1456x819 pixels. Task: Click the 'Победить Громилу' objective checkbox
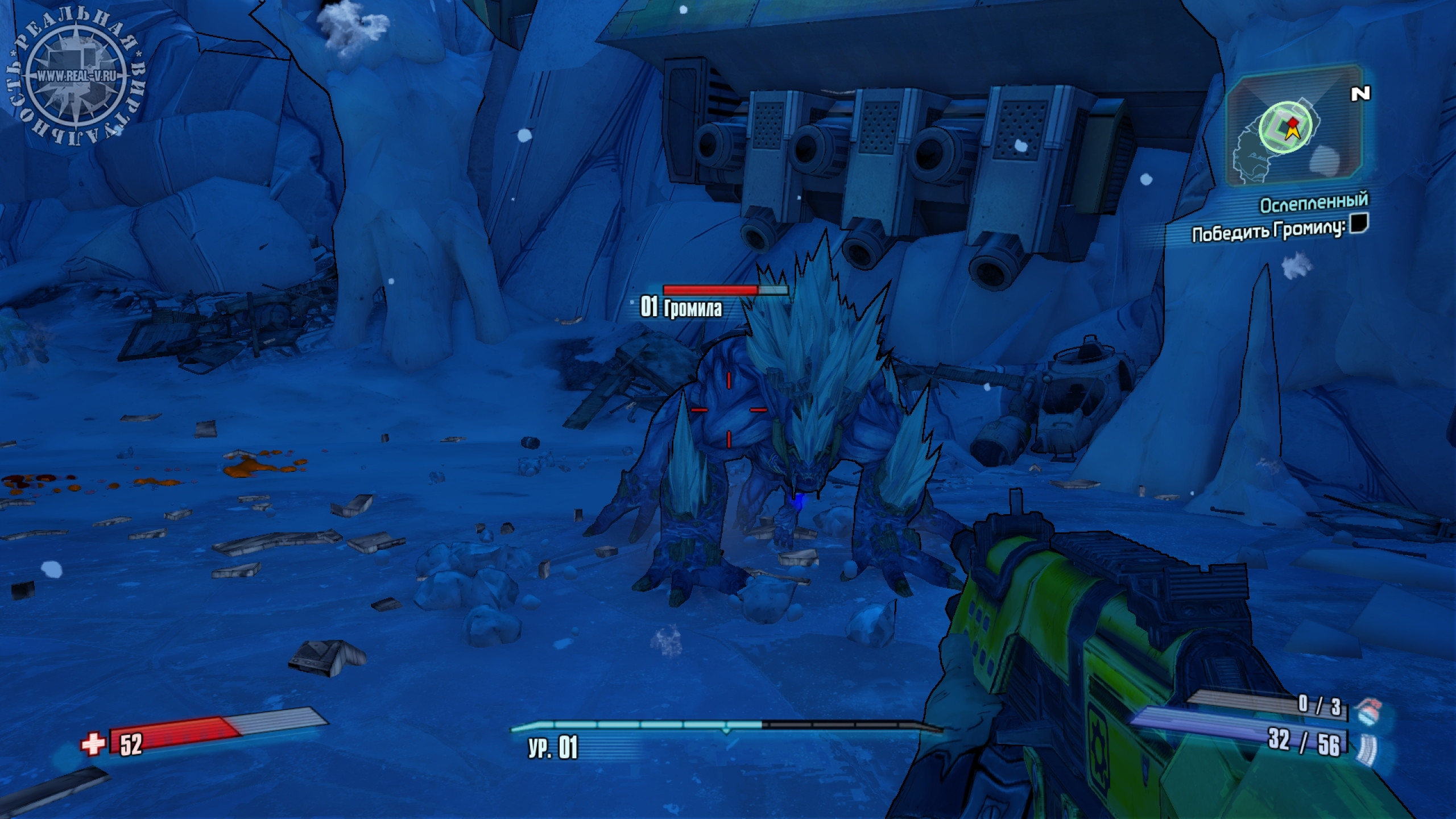click(1359, 223)
